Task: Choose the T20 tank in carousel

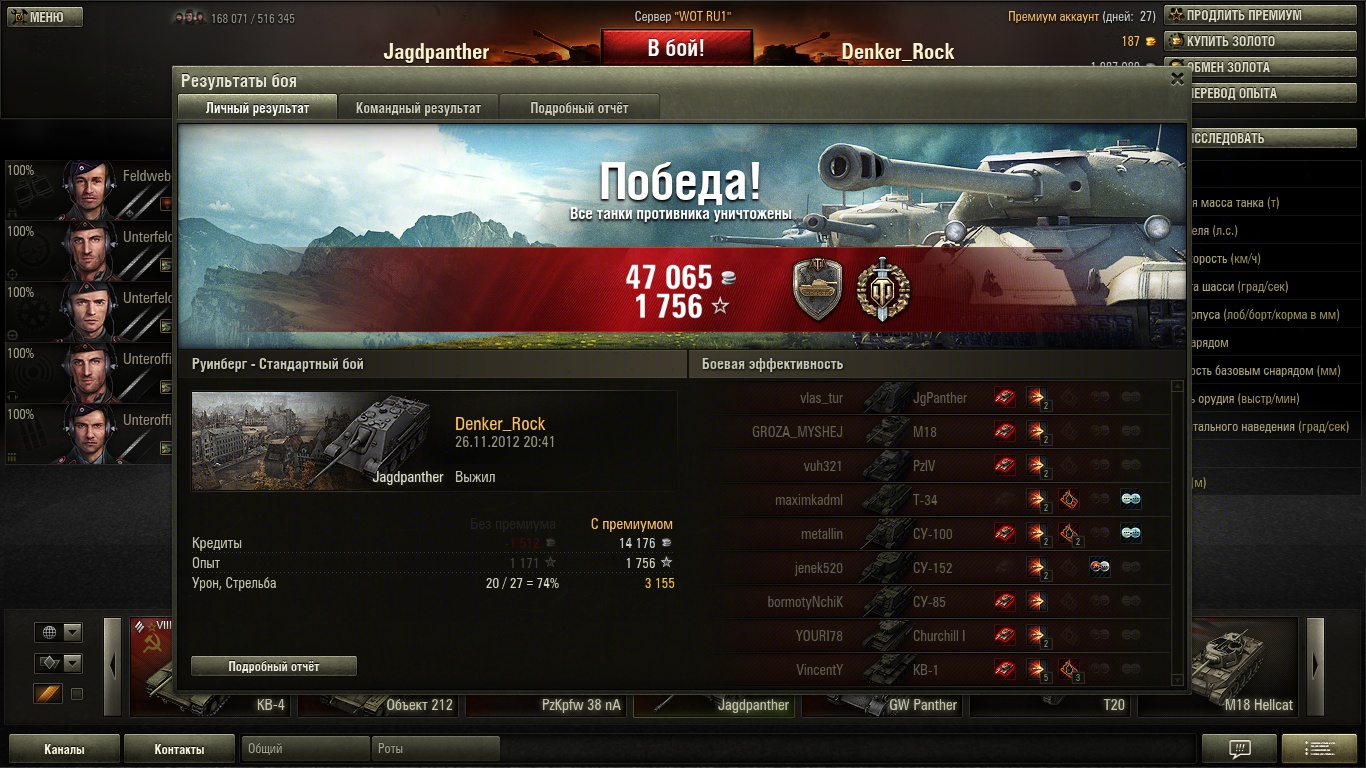Action: tap(1050, 704)
